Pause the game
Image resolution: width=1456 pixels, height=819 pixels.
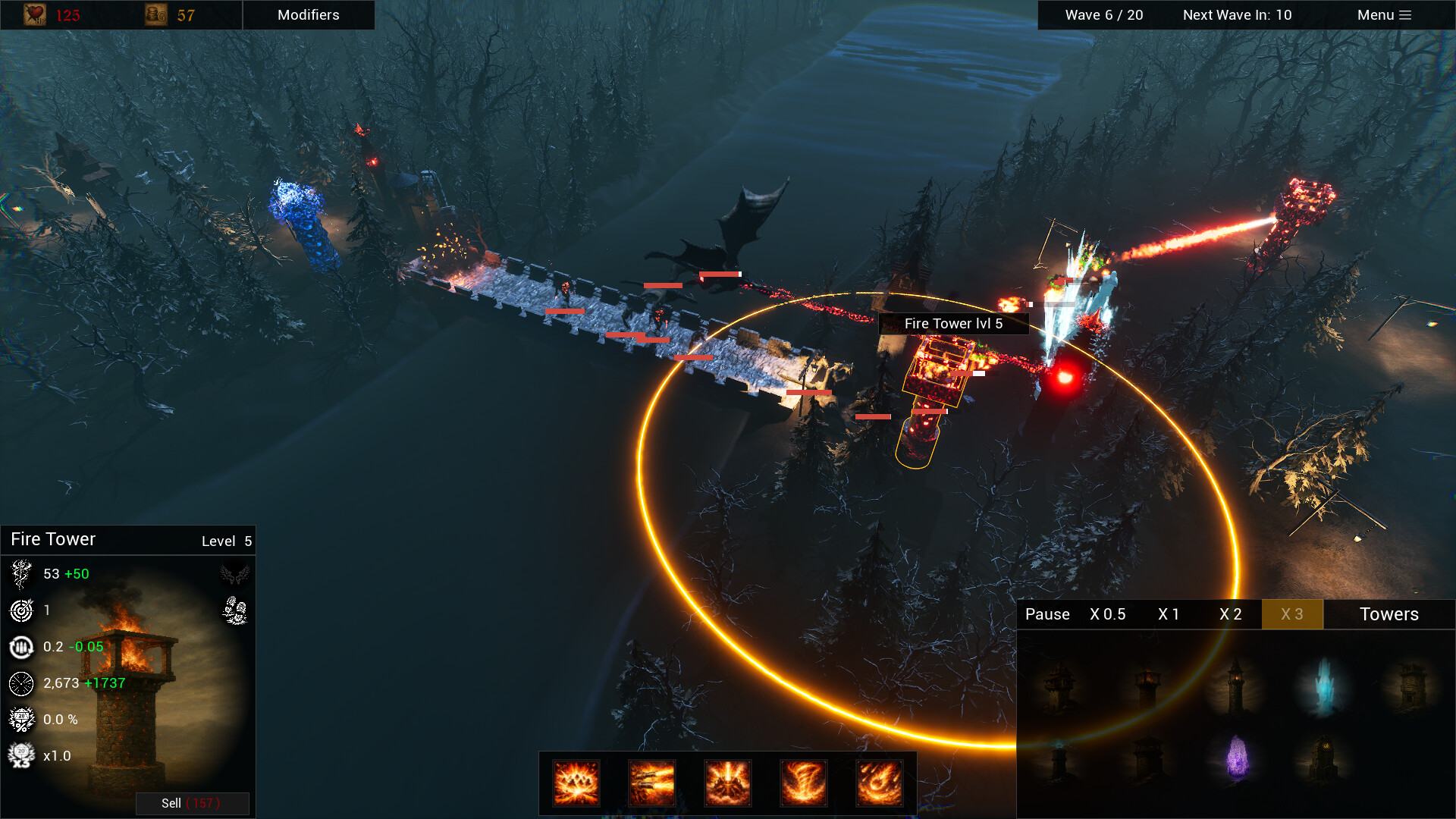click(1046, 614)
